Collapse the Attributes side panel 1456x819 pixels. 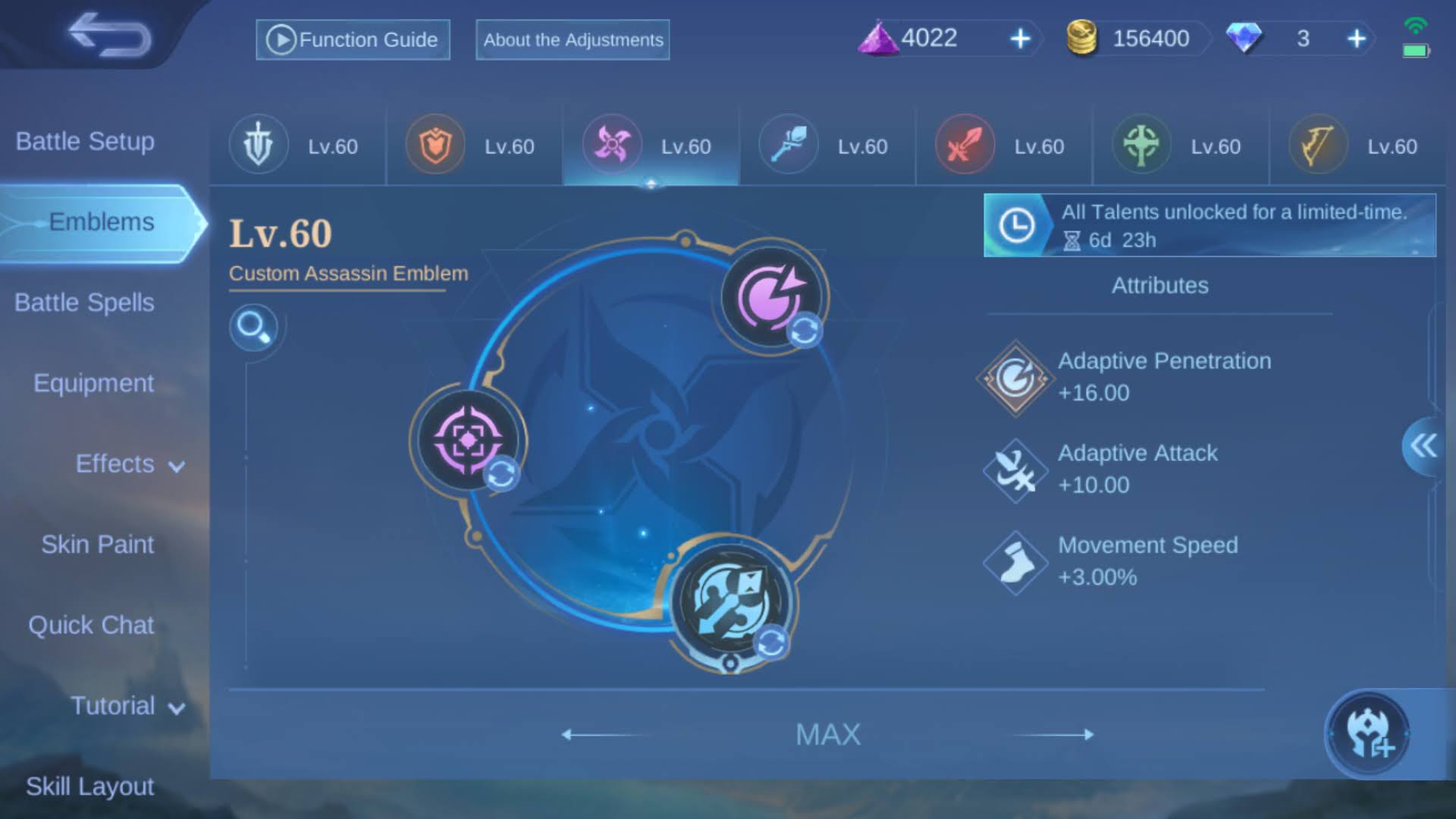(x=1423, y=447)
